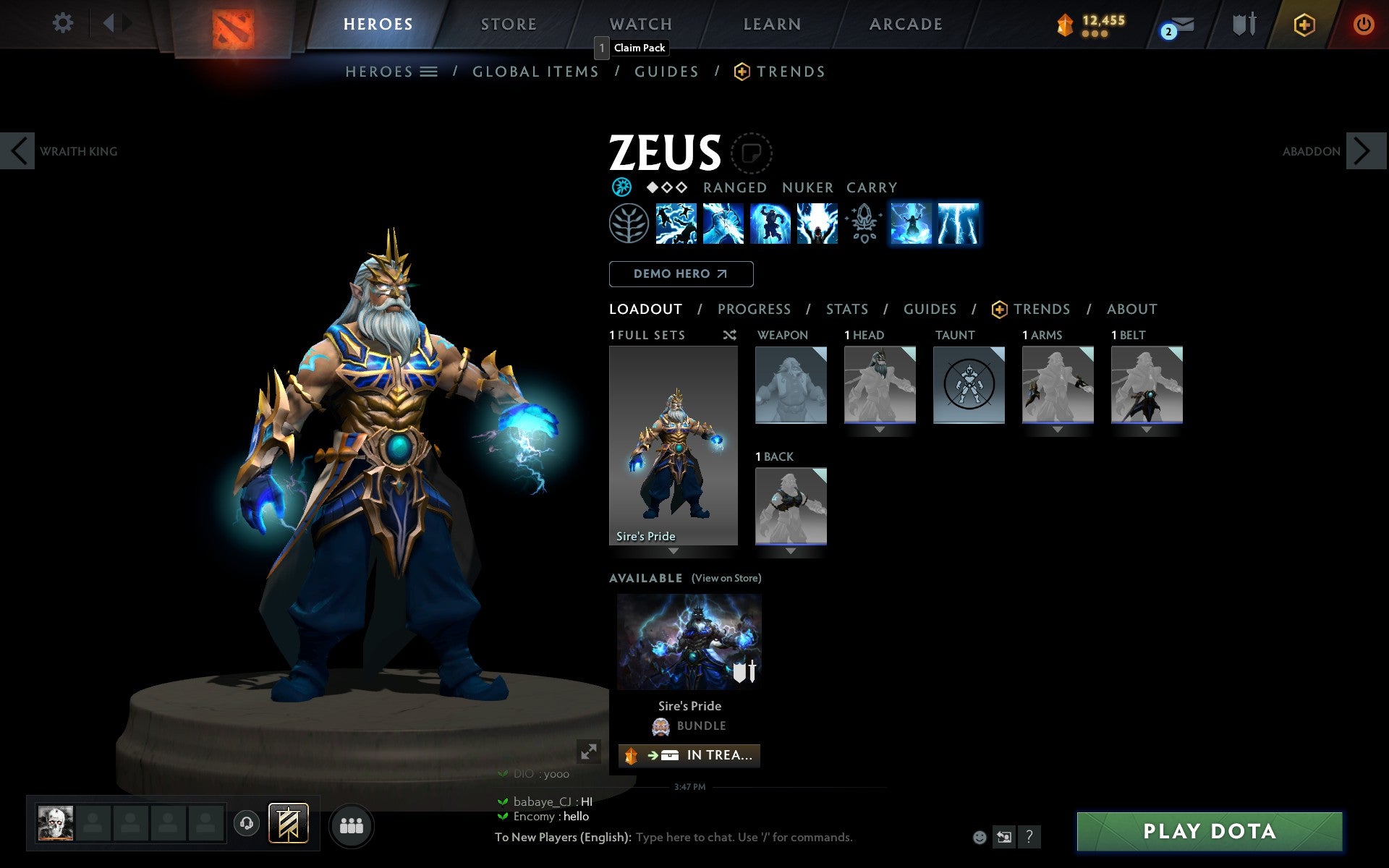Toggle the randomize loadout shuffle icon

pos(729,335)
